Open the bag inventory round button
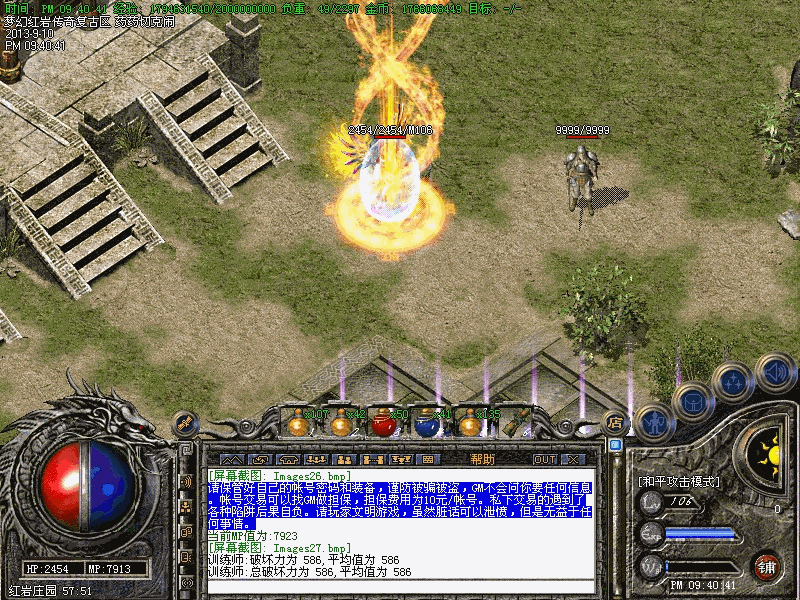This screenshot has height=600, width=800. (x=693, y=402)
